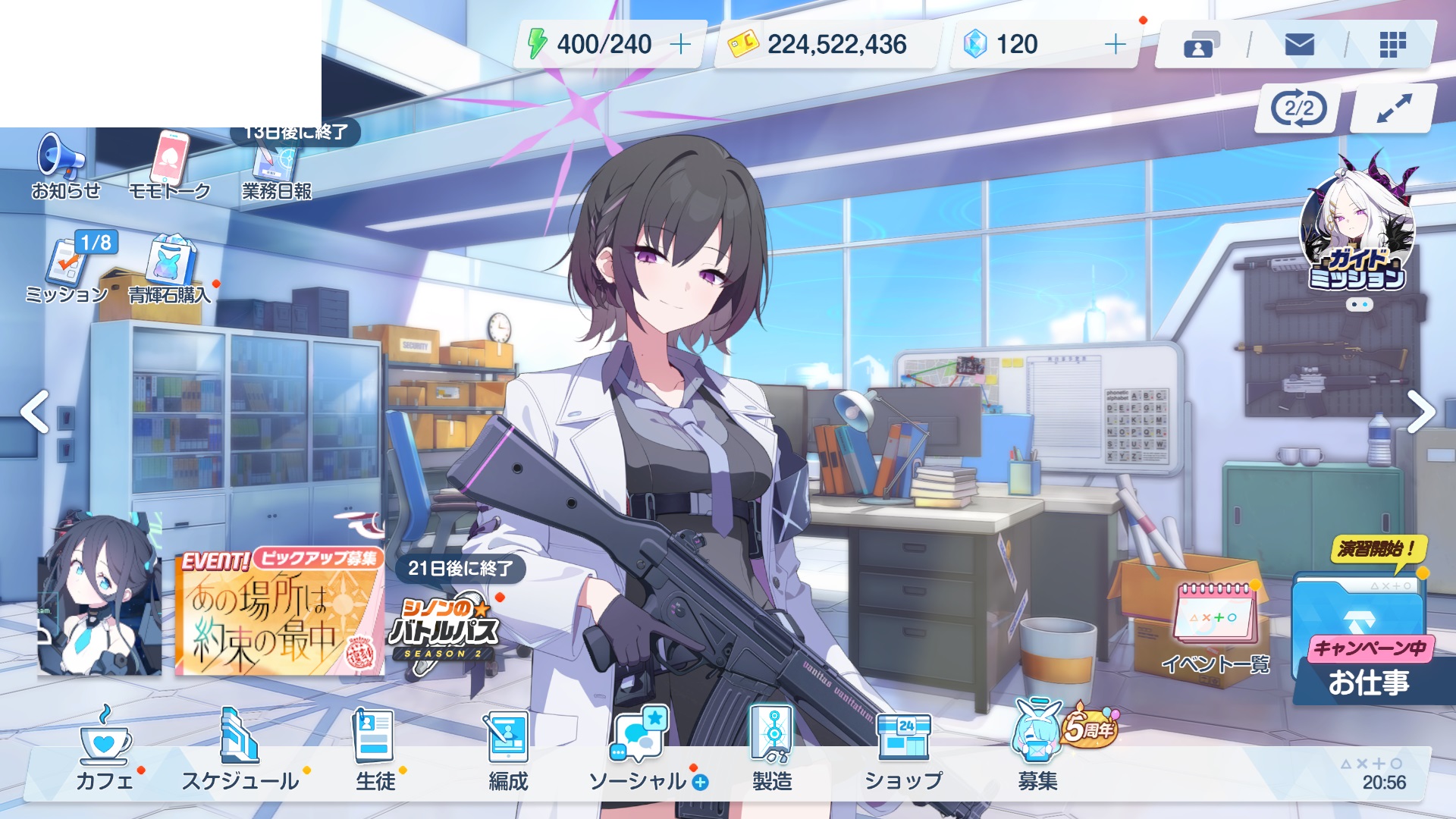Open the モモトーク messenger
1456x819 pixels.
[169, 165]
